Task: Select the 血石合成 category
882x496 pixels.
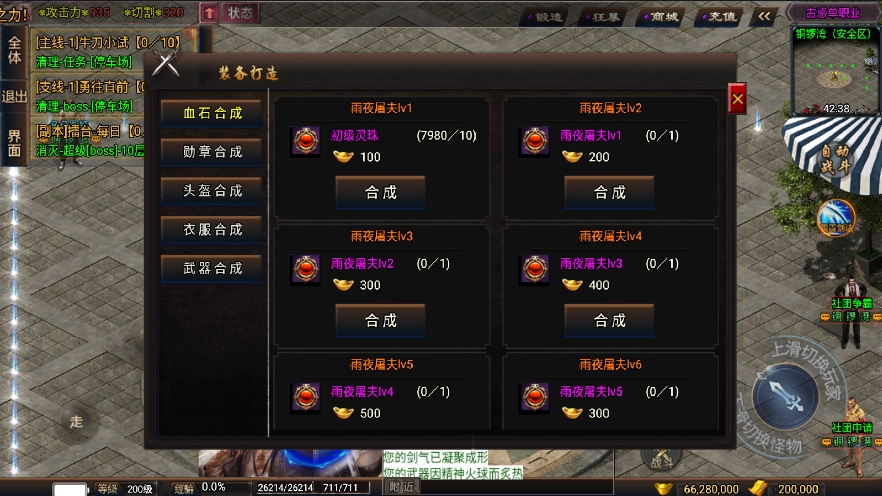Action: (212, 112)
